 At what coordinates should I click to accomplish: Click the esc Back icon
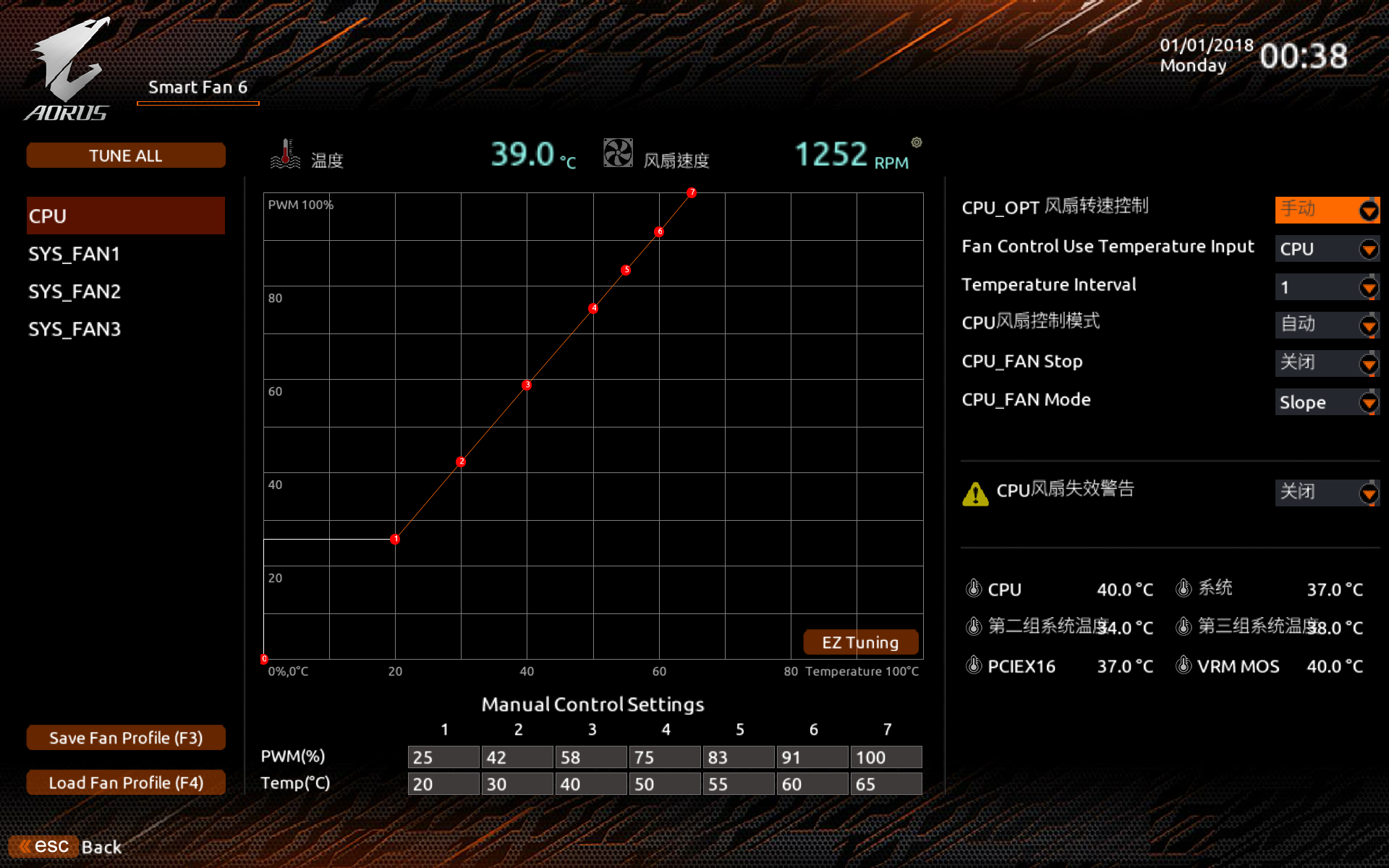pos(45,845)
